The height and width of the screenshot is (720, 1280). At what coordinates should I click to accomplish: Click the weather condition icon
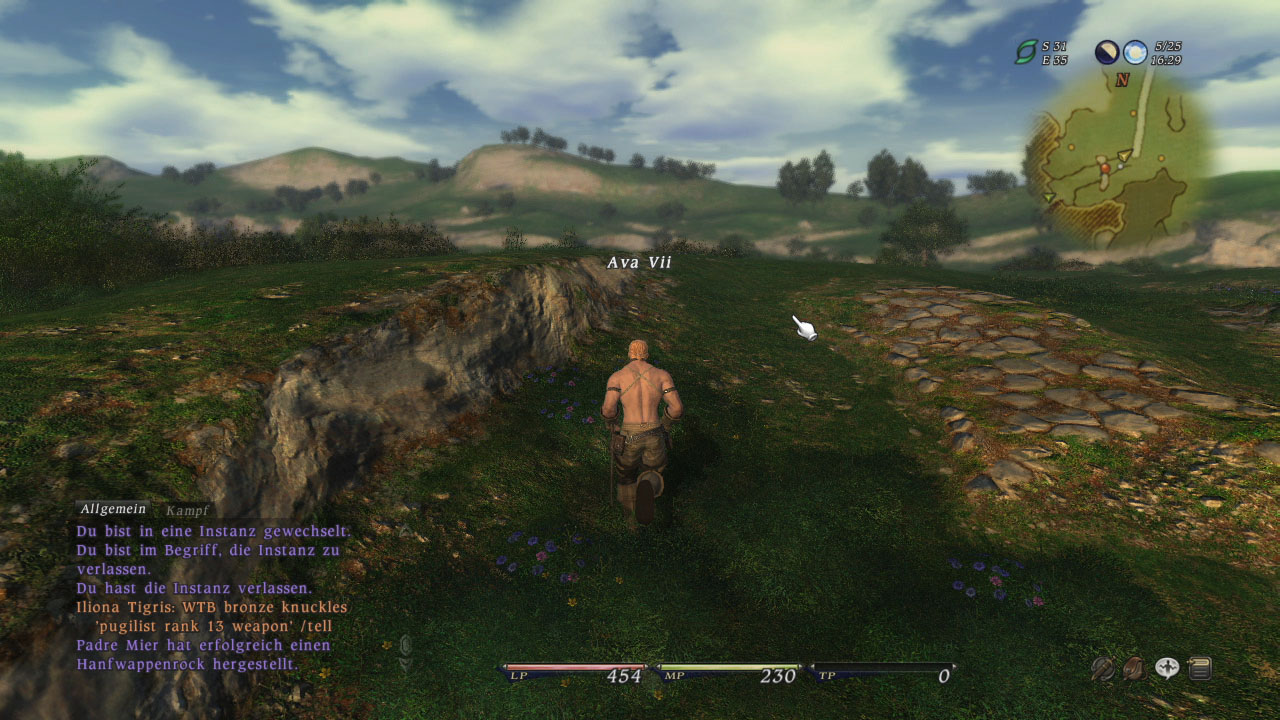click(1135, 52)
